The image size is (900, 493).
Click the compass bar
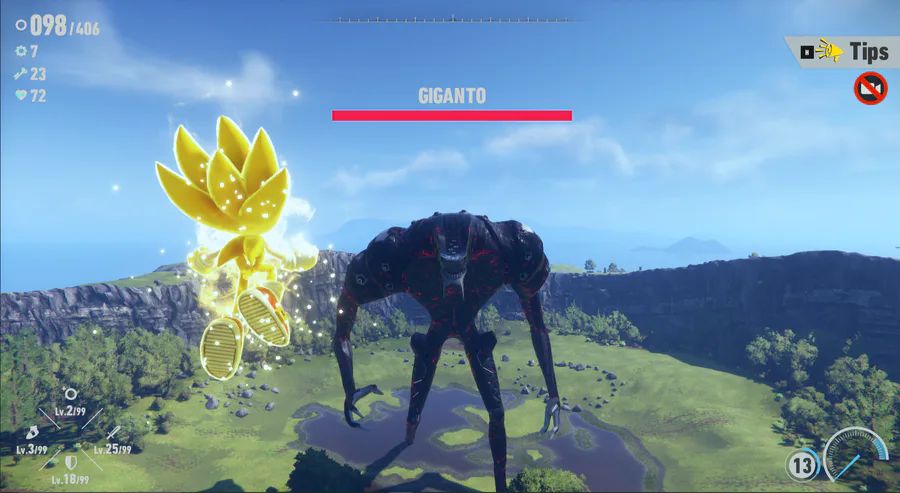(452, 19)
